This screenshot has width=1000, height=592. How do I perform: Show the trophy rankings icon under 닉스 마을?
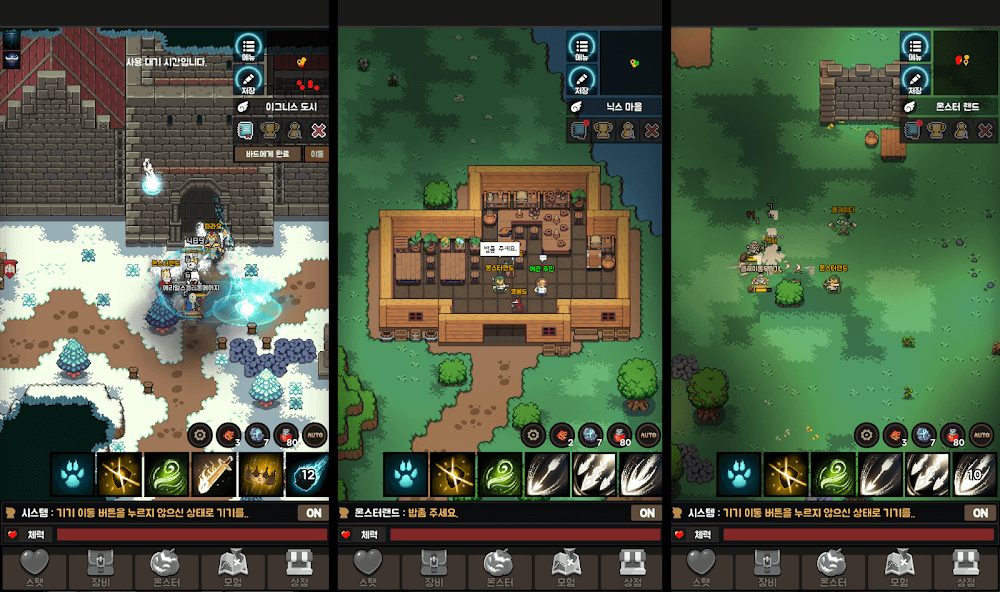(603, 130)
